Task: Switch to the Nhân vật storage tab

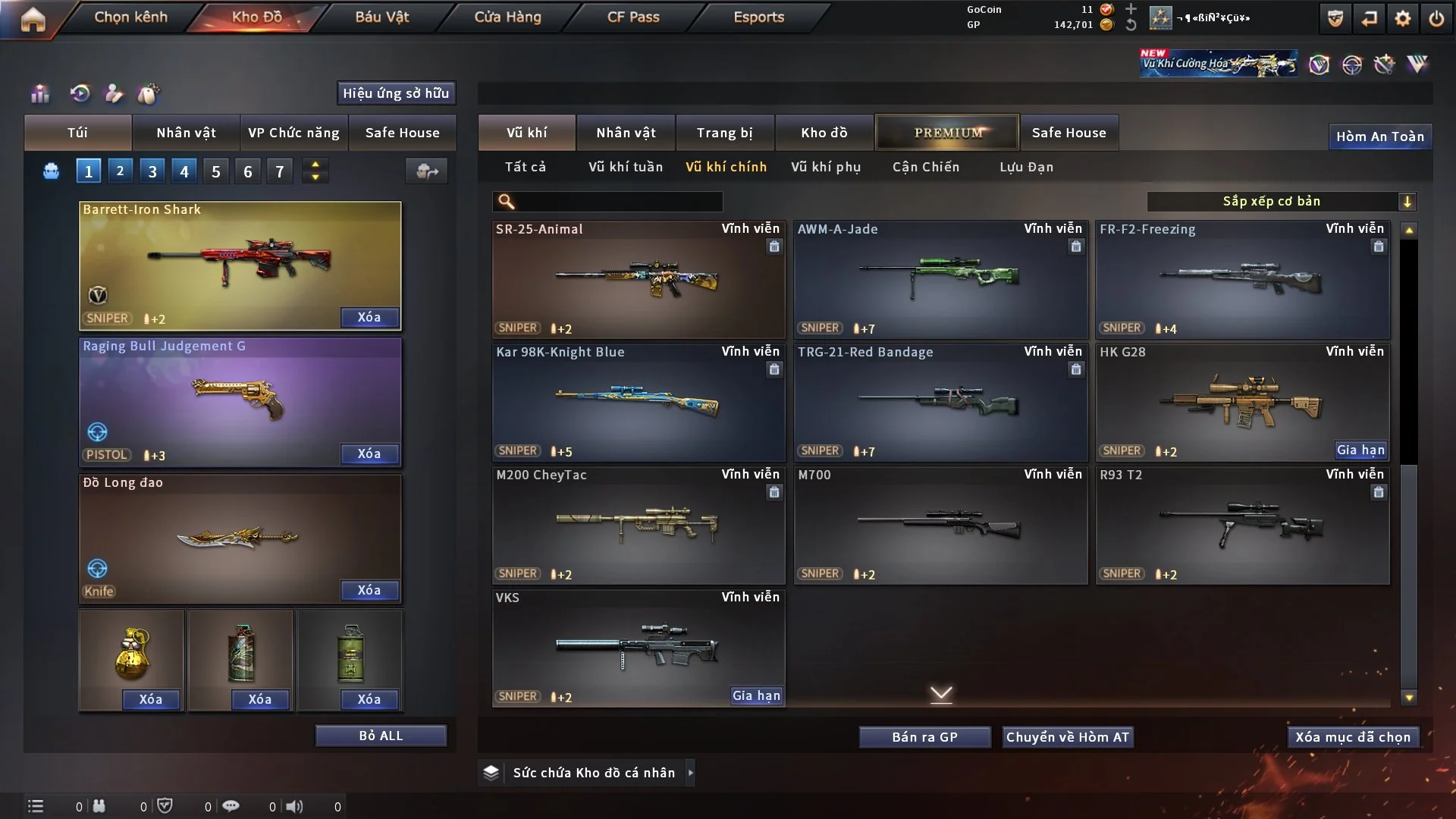Action: point(626,133)
